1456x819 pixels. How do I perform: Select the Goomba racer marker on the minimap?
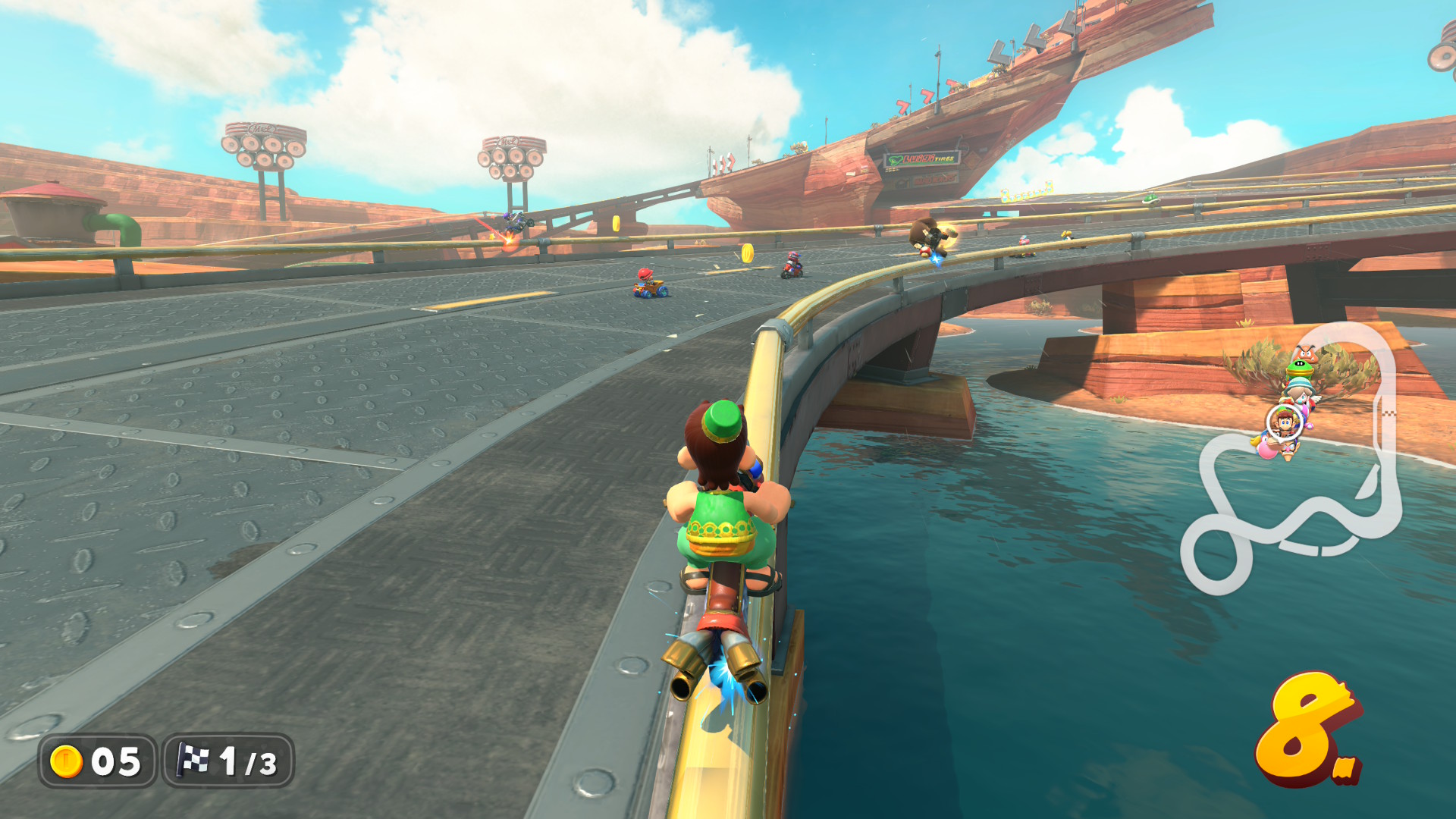(x=1304, y=353)
